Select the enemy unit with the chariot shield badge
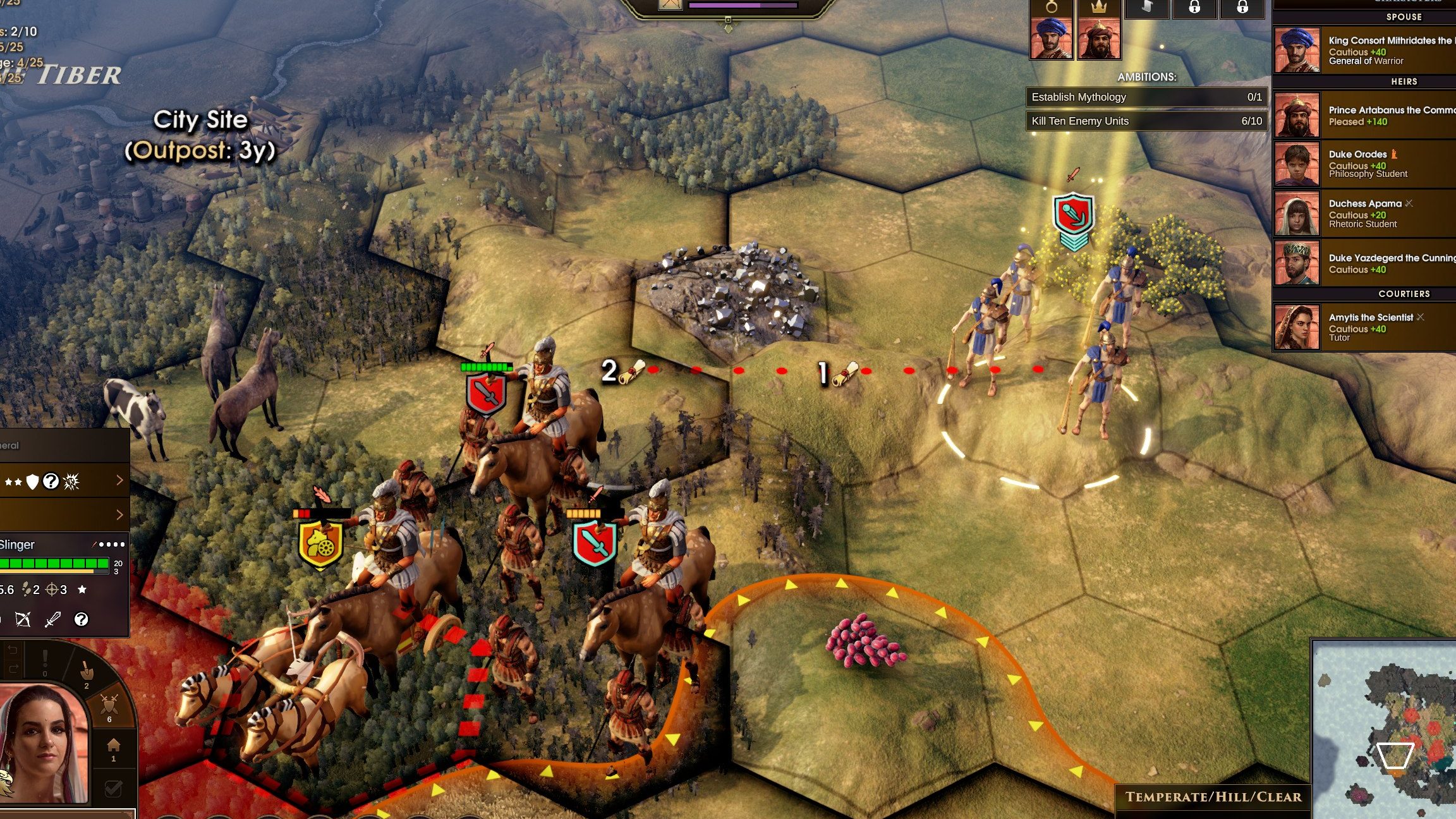The image size is (1456, 819). 321,545
